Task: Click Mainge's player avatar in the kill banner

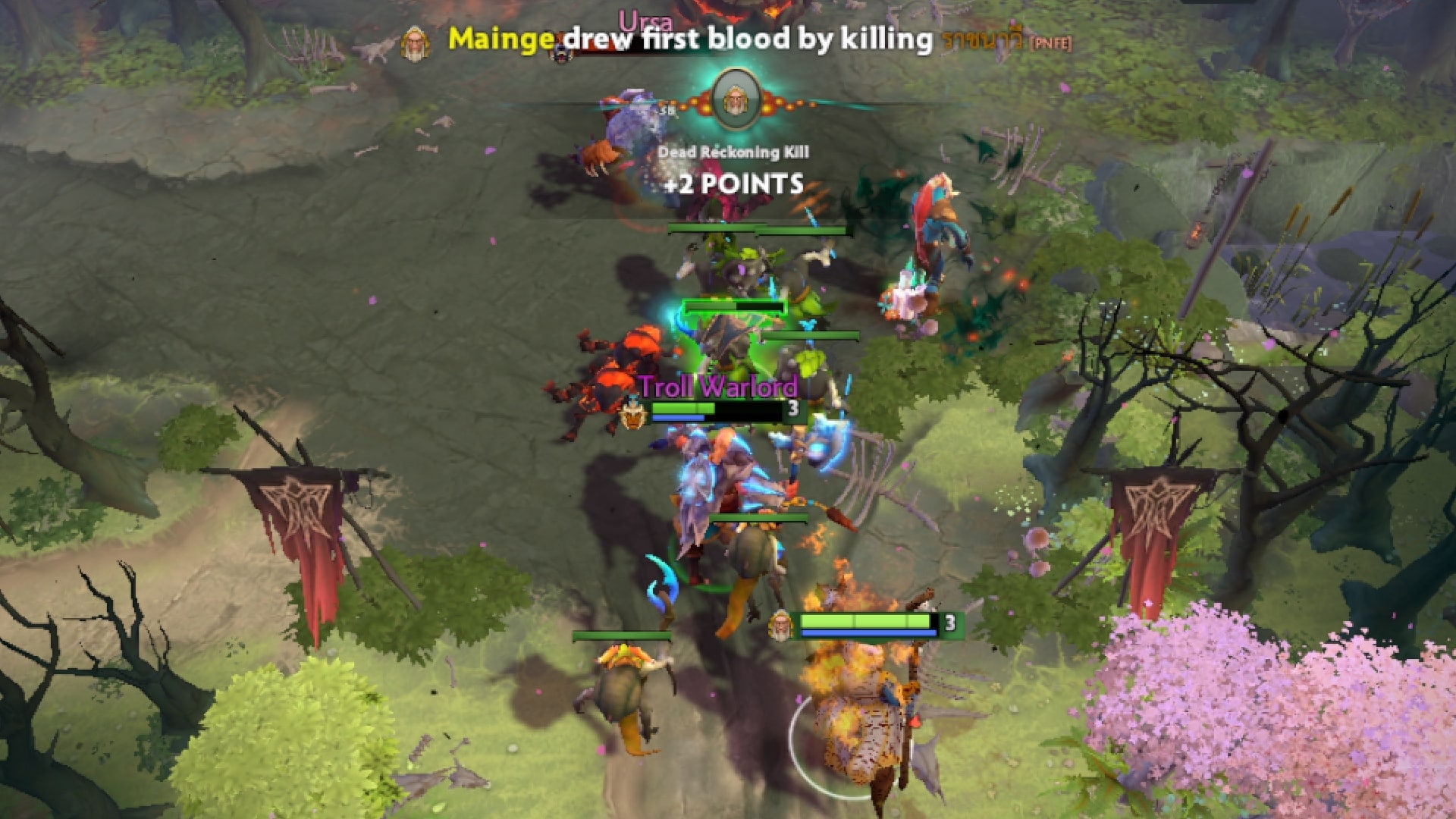Action: pyautogui.click(x=414, y=44)
